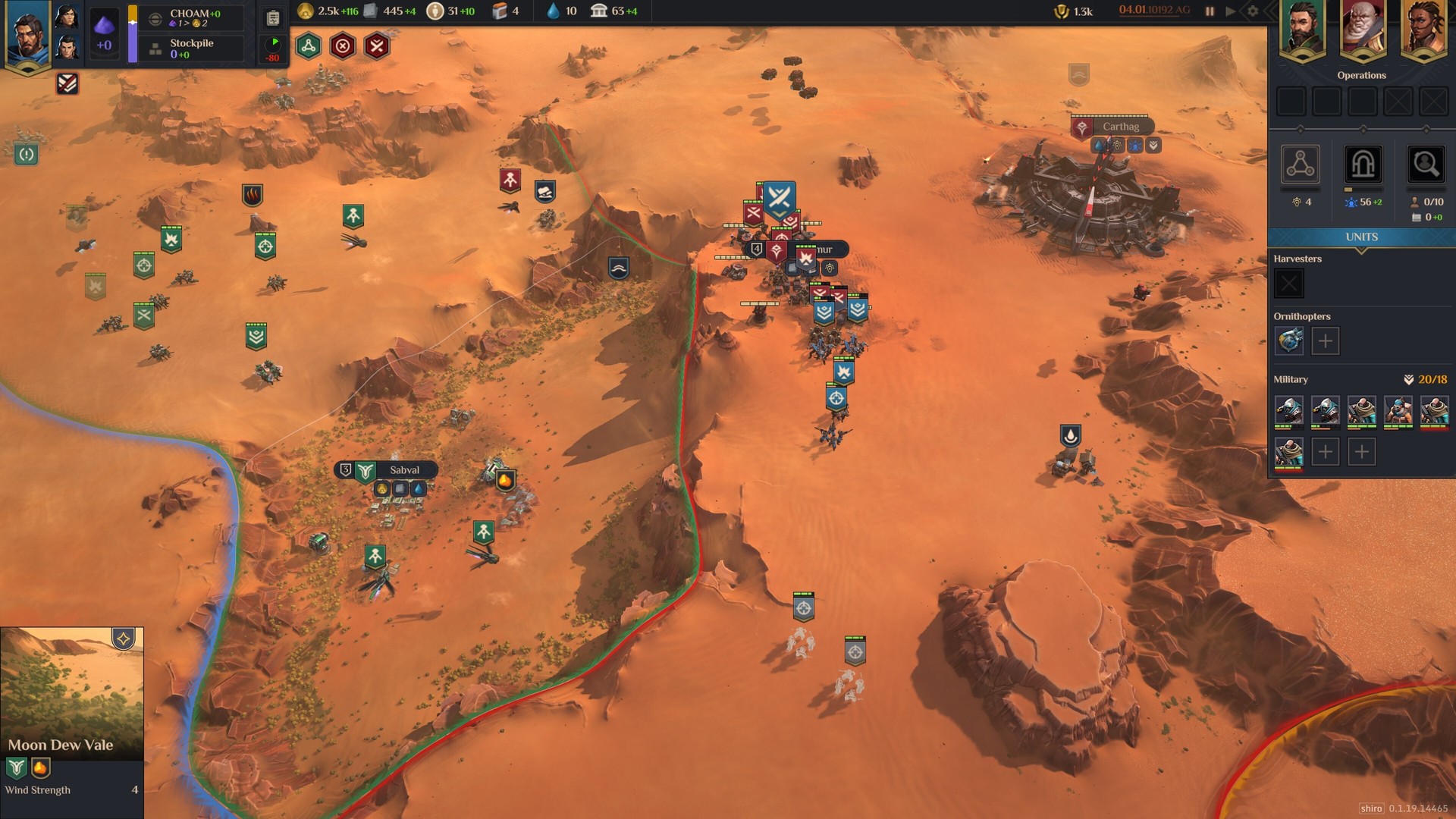Screen dimensions: 1456x819
Task: Open the settings gear menu
Action: point(1251,11)
